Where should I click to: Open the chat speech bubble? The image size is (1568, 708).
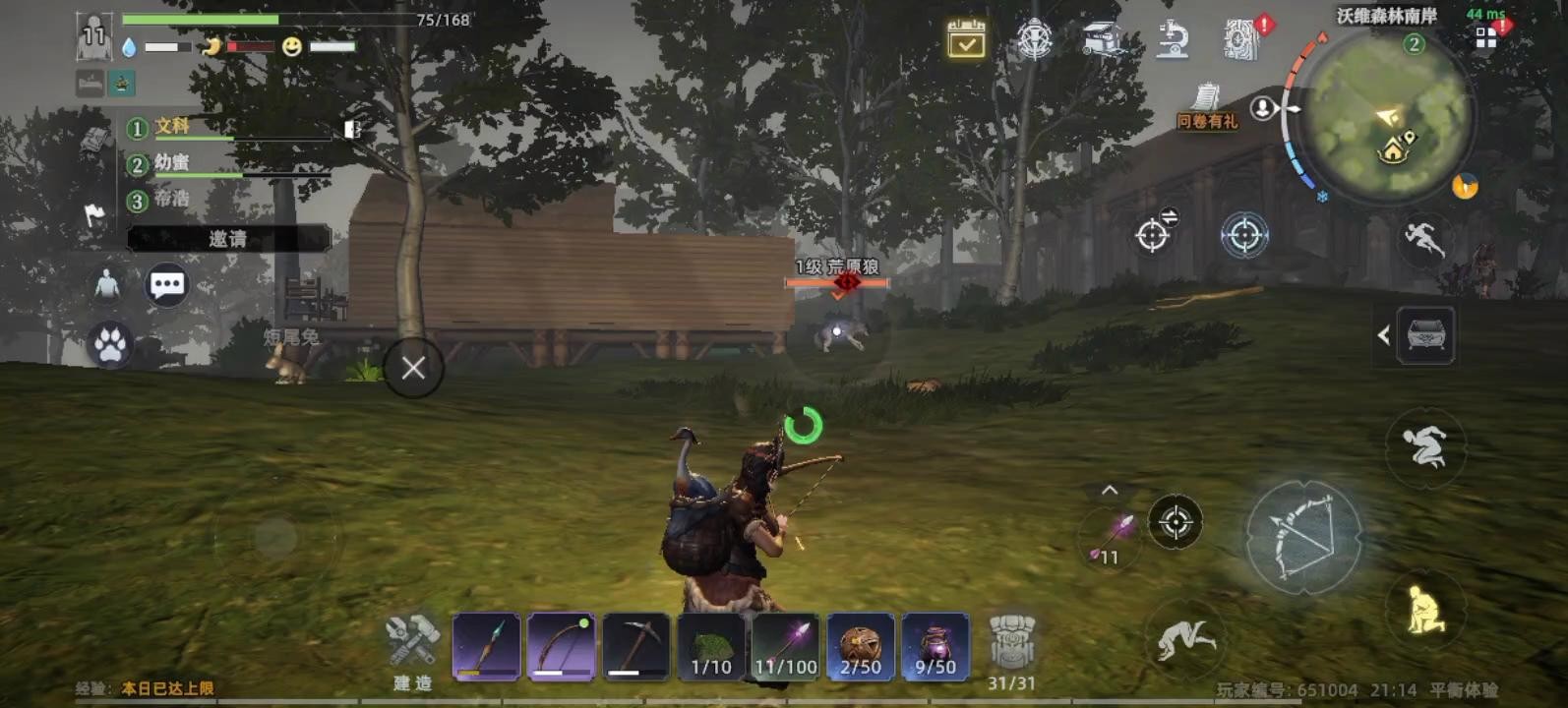[x=166, y=285]
